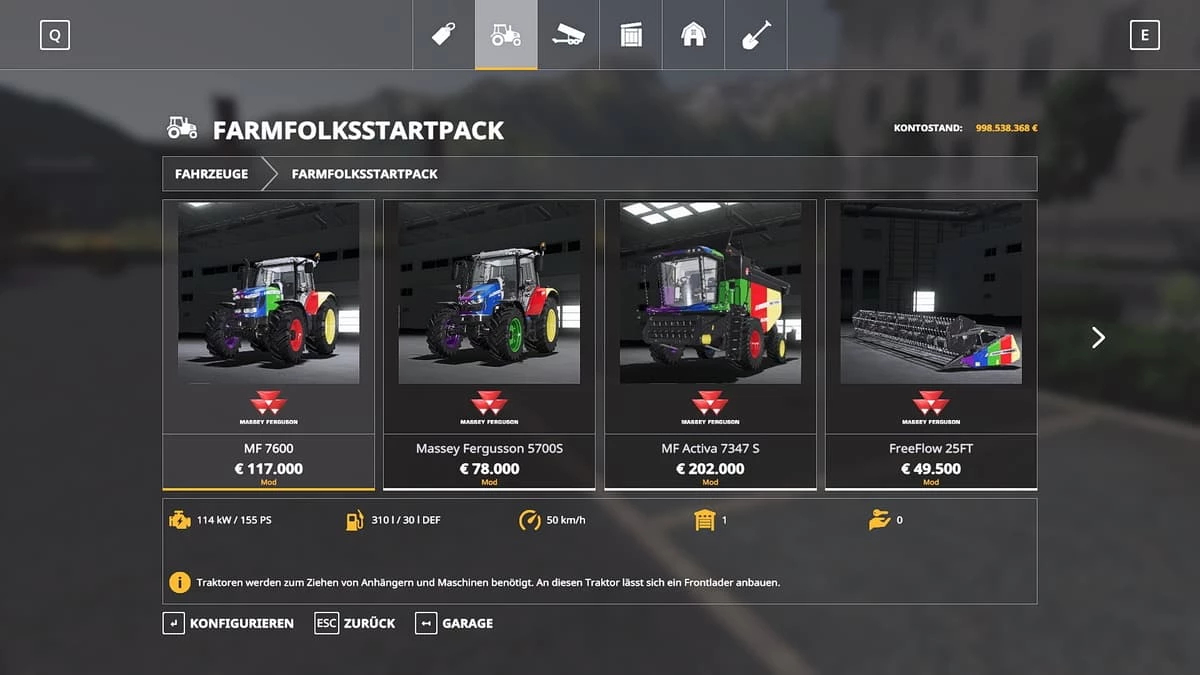This screenshot has height=675, width=1200.
Task: Open Konfigurieren for the selected vehicle
Action: (x=229, y=623)
